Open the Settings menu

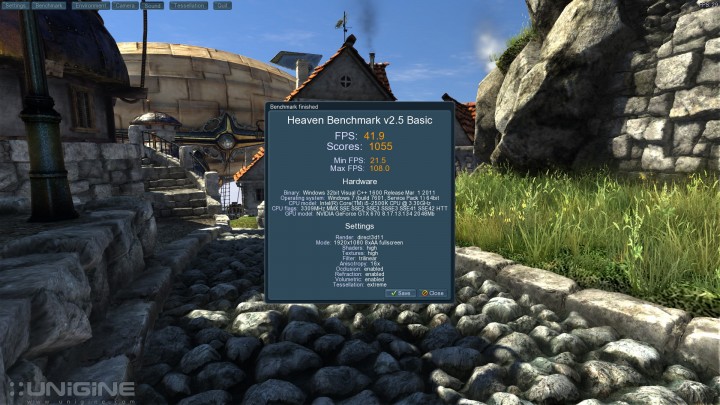[15, 5]
